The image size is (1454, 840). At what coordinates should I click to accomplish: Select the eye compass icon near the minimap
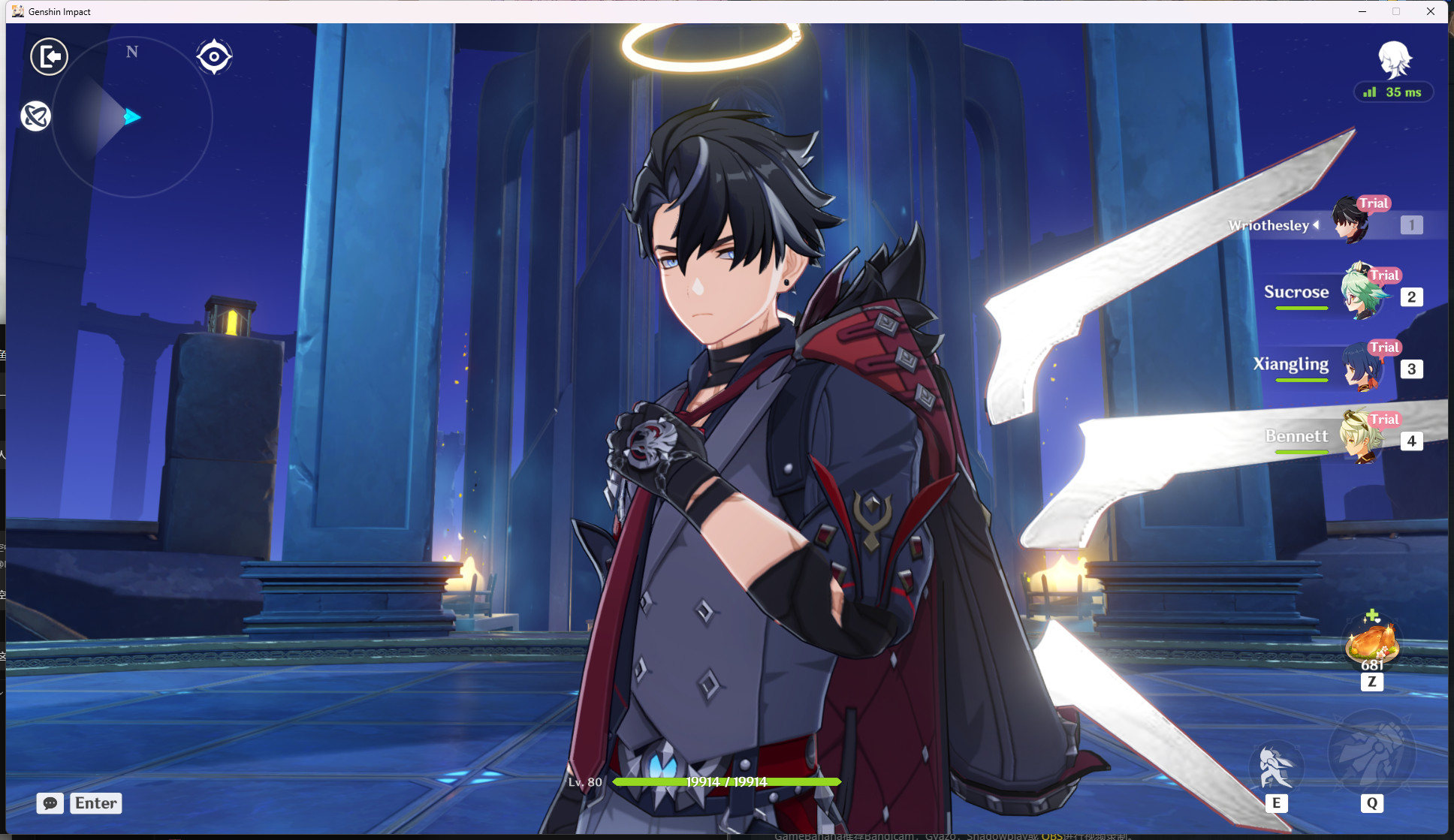click(x=215, y=56)
